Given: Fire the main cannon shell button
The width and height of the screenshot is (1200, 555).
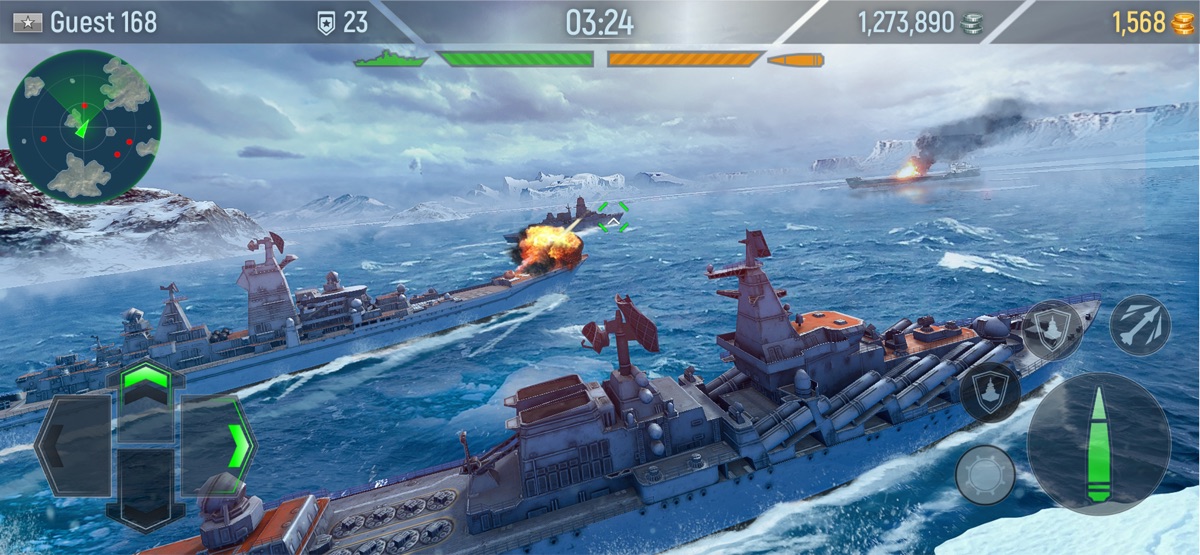Looking at the screenshot, I should click(x=1098, y=444).
